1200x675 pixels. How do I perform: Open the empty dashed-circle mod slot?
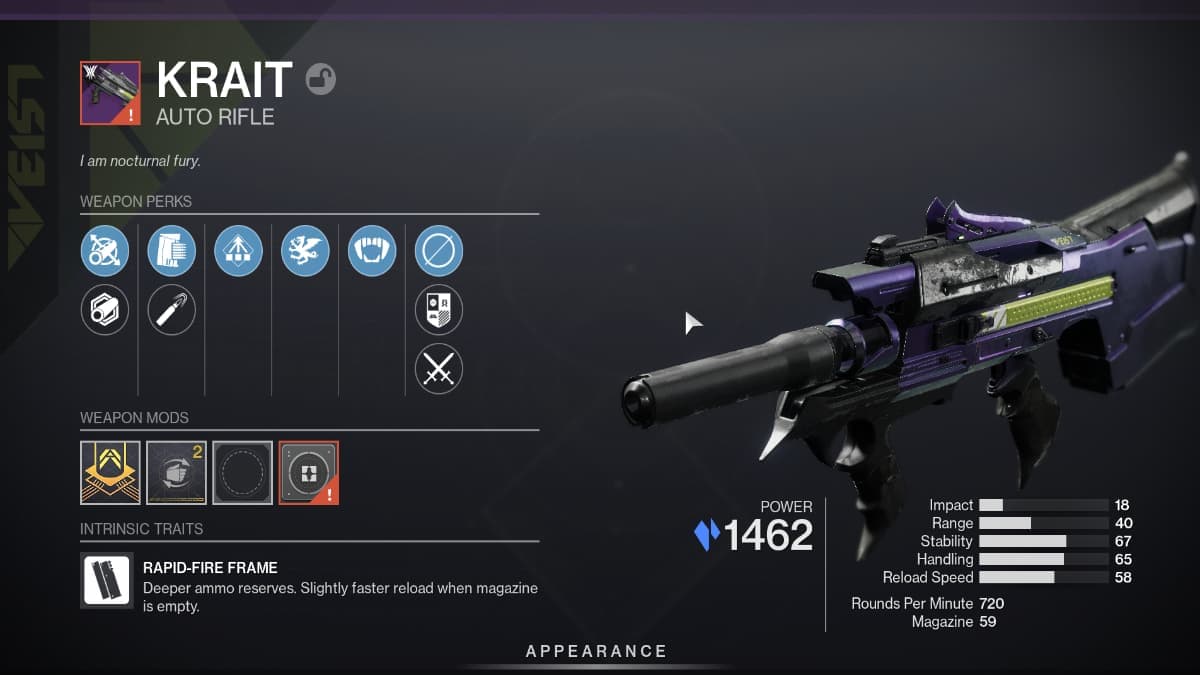point(242,472)
